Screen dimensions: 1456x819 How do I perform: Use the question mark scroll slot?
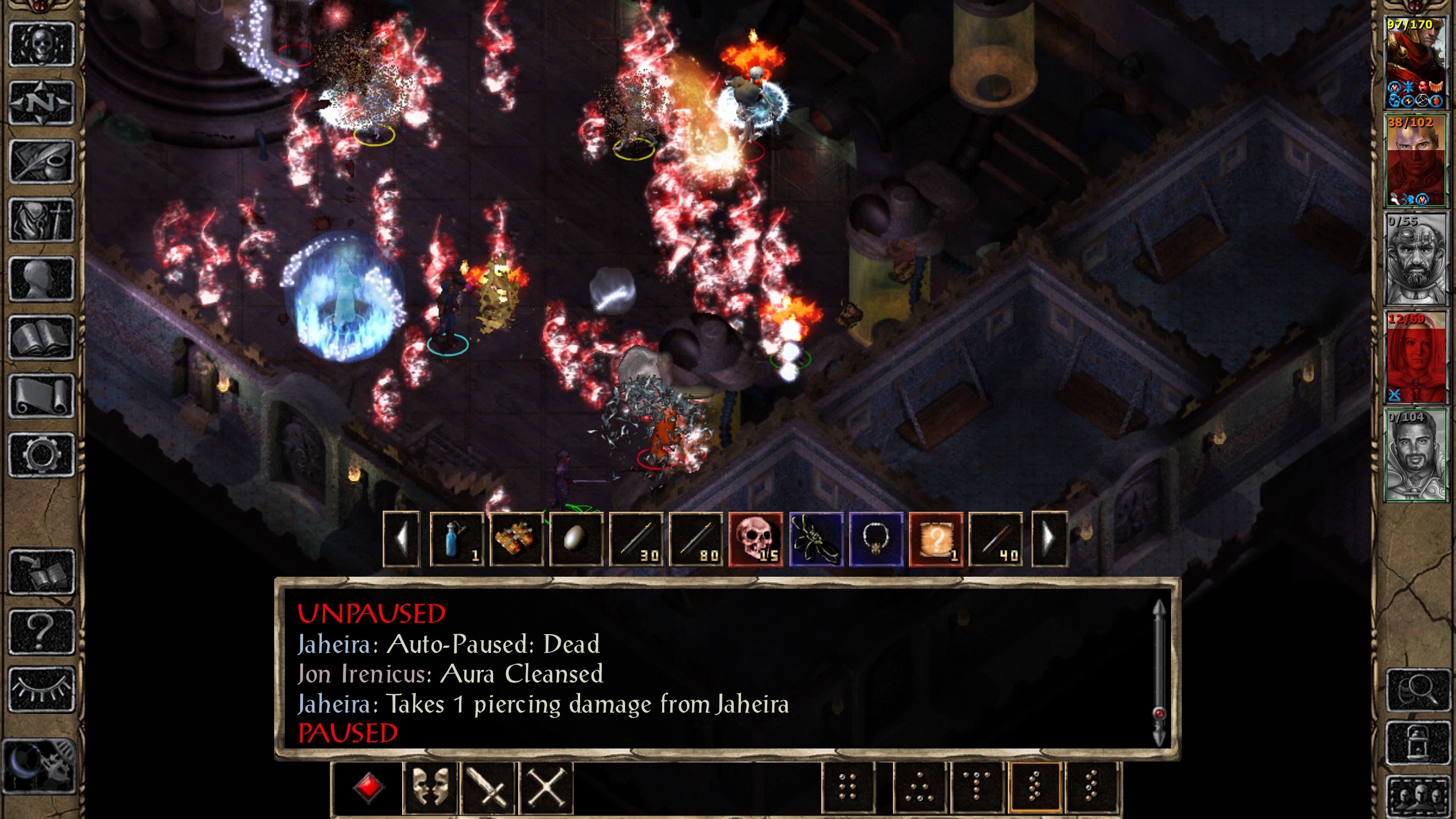(936, 539)
